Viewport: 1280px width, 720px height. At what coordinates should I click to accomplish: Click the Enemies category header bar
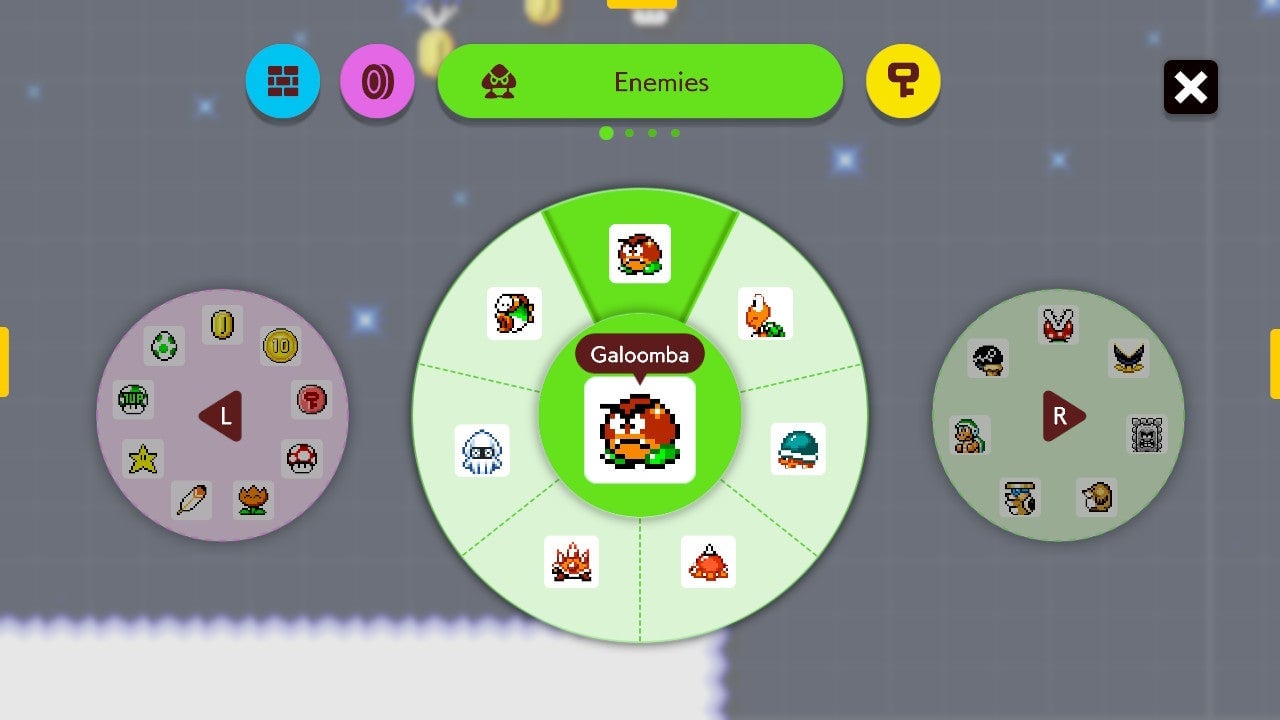click(x=640, y=83)
